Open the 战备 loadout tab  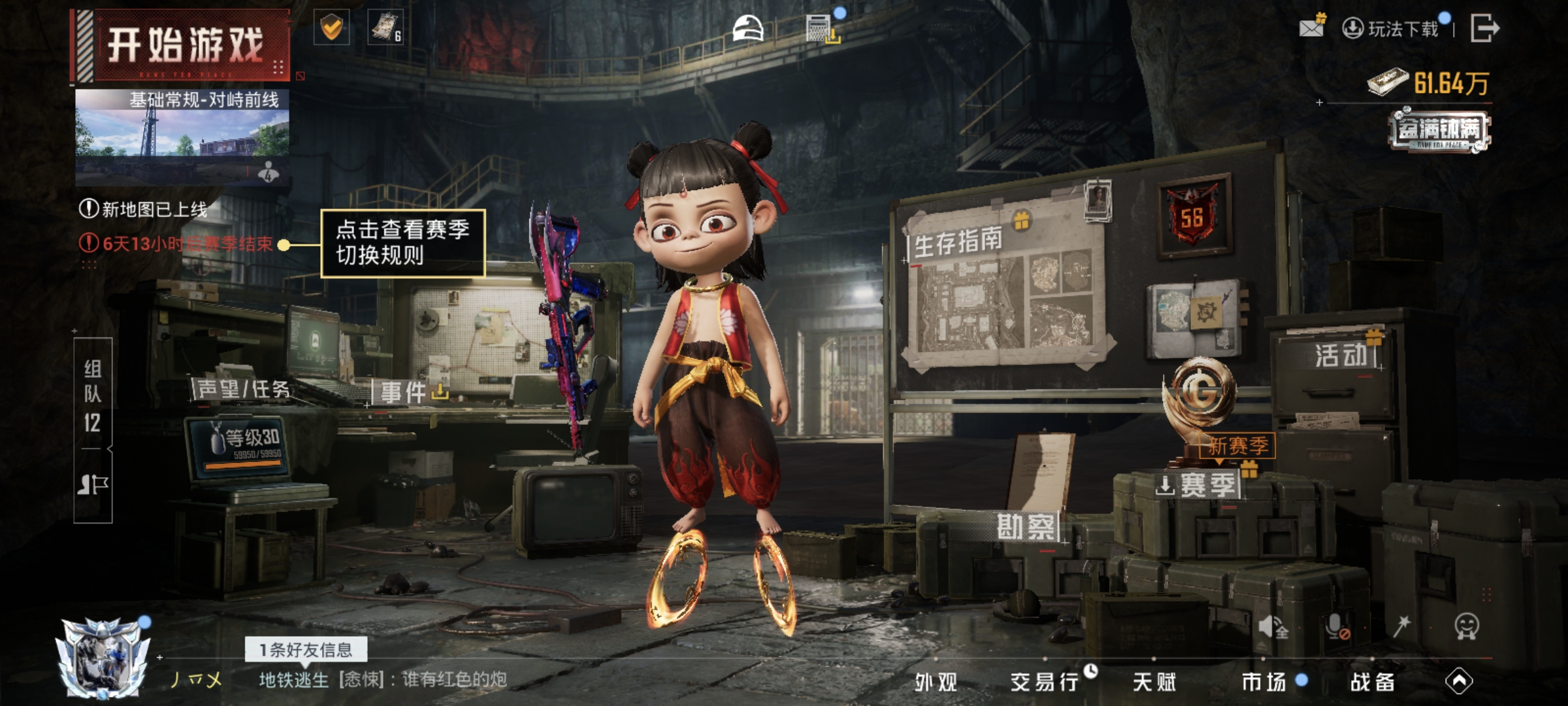pyautogui.click(x=1372, y=682)
